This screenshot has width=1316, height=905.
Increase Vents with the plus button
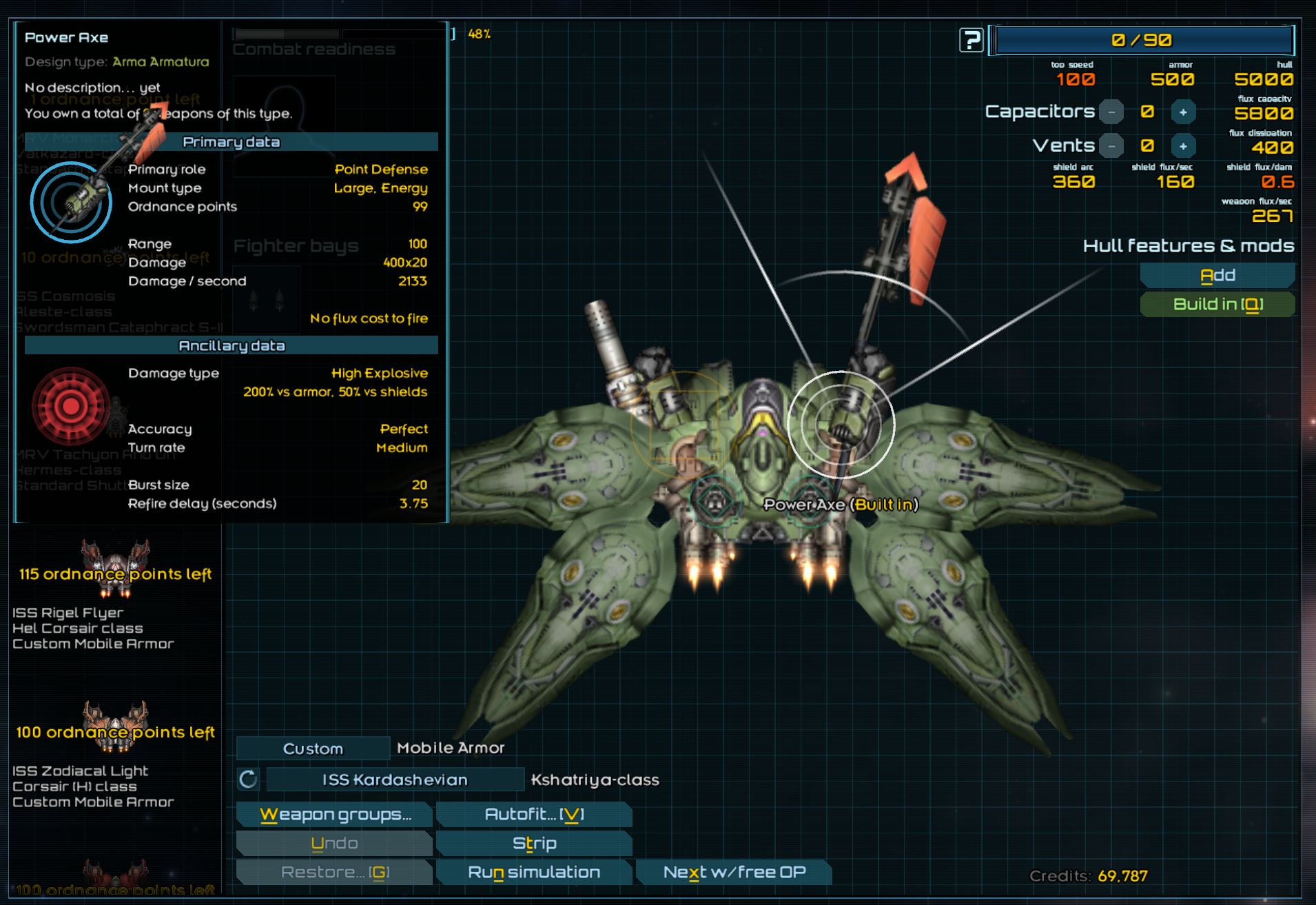pyautogui.click(x=1183, y=146)
